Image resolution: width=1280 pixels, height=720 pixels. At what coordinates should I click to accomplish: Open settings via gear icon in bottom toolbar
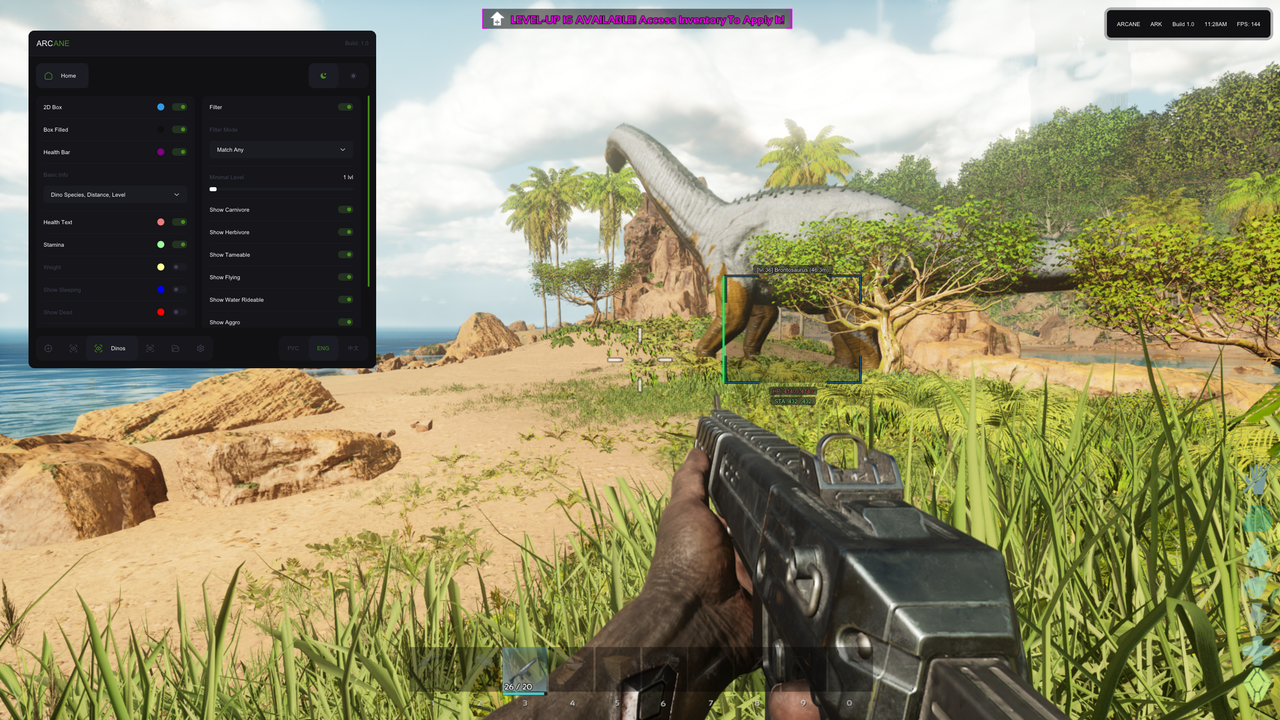pyautogui.click(x=201, y=348)
